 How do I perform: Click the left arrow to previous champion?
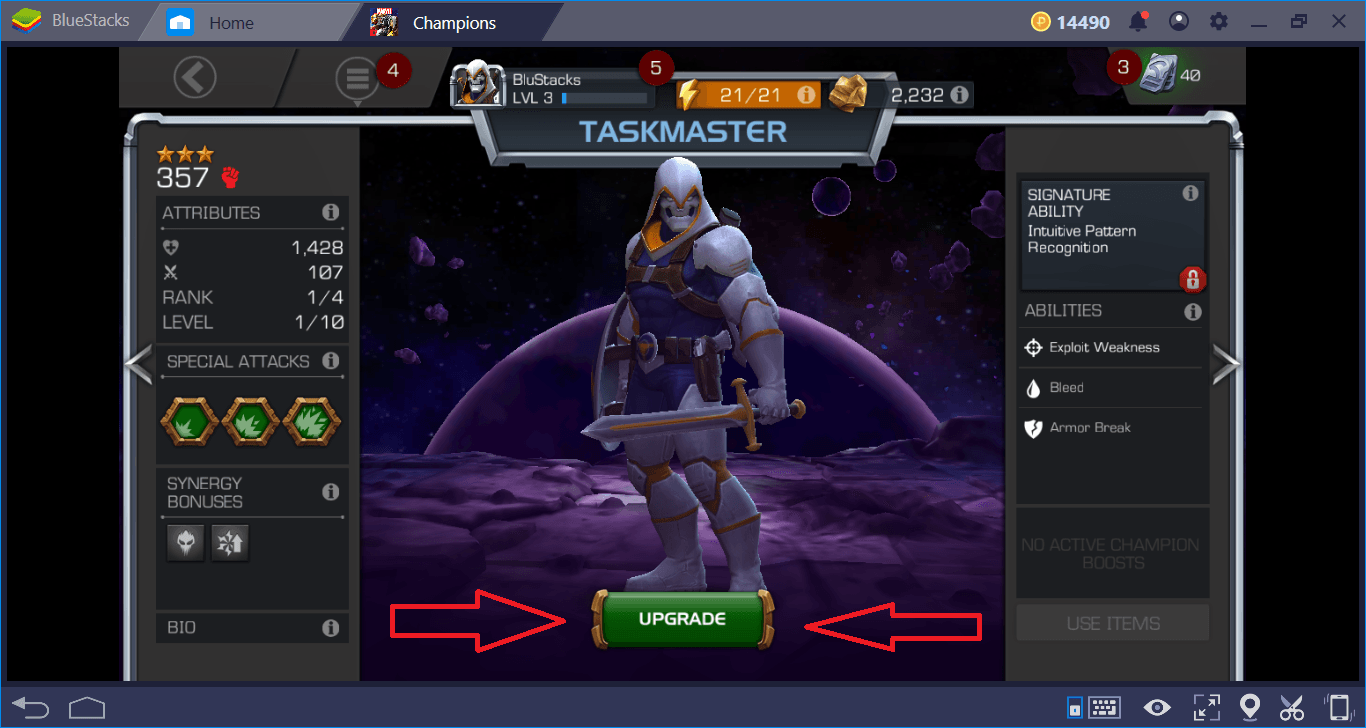point(140,365)
